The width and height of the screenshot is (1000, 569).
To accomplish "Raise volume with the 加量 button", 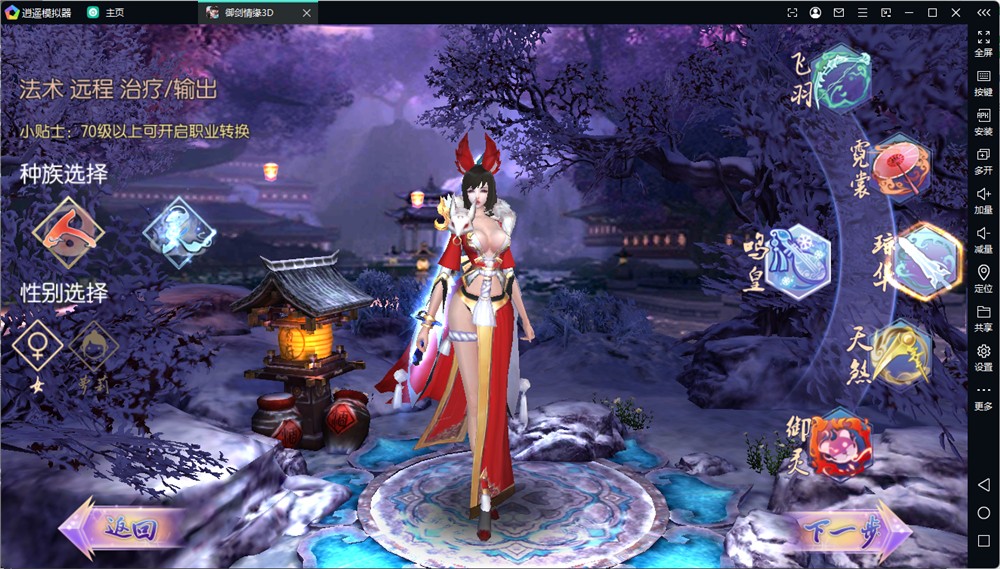I will click(x=983, y=200).
